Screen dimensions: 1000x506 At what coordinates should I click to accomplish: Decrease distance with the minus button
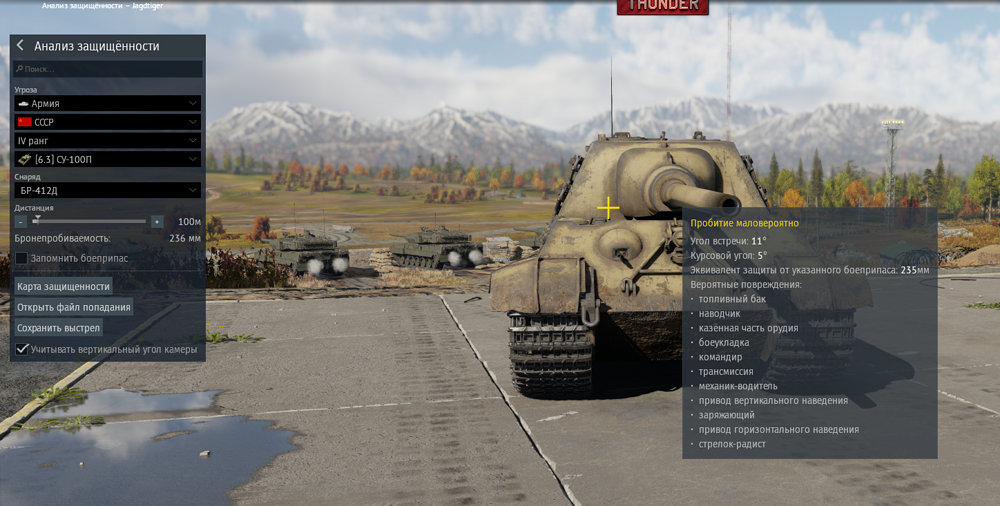pyautogui.click(x=21, y=222)
